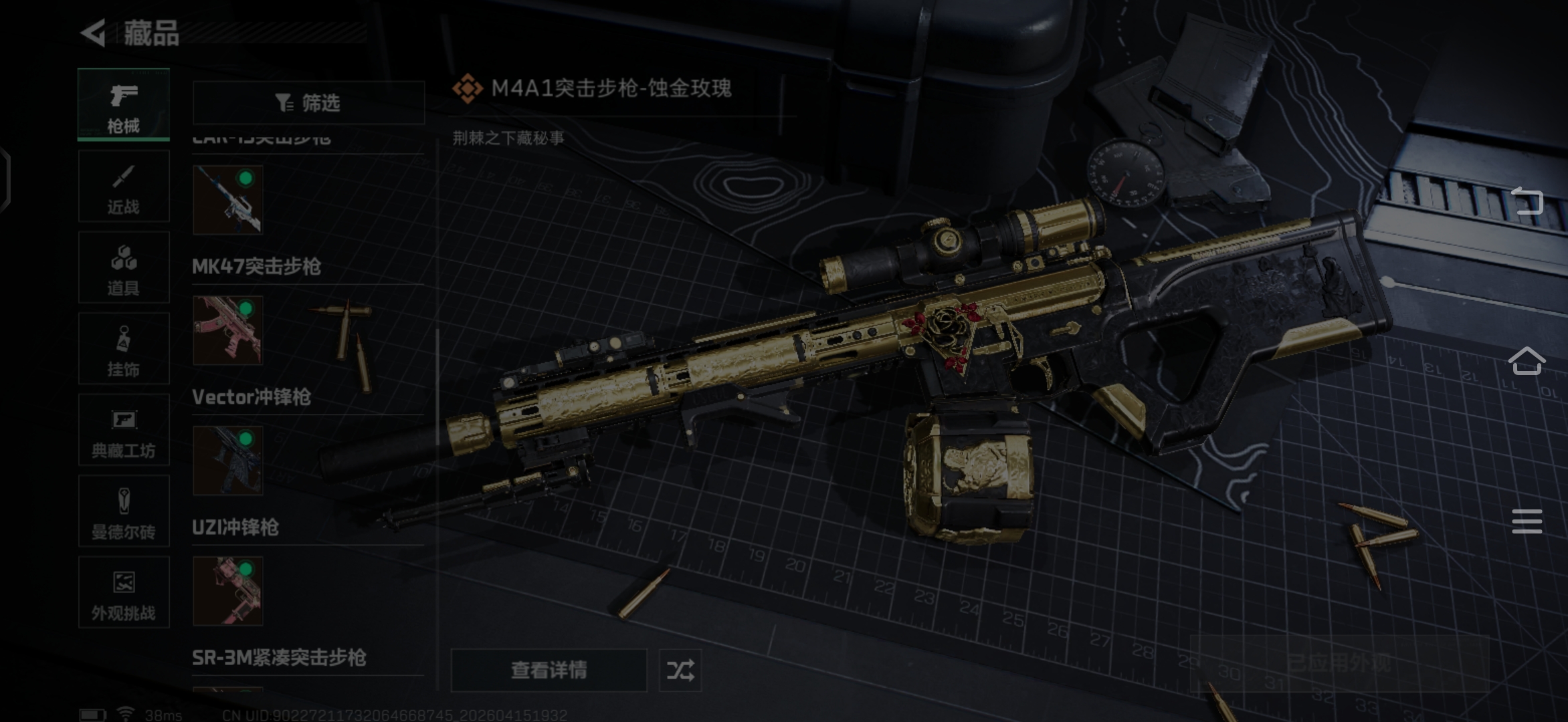
Task: Click the shuffle arrows button
Action: point(680,670)
